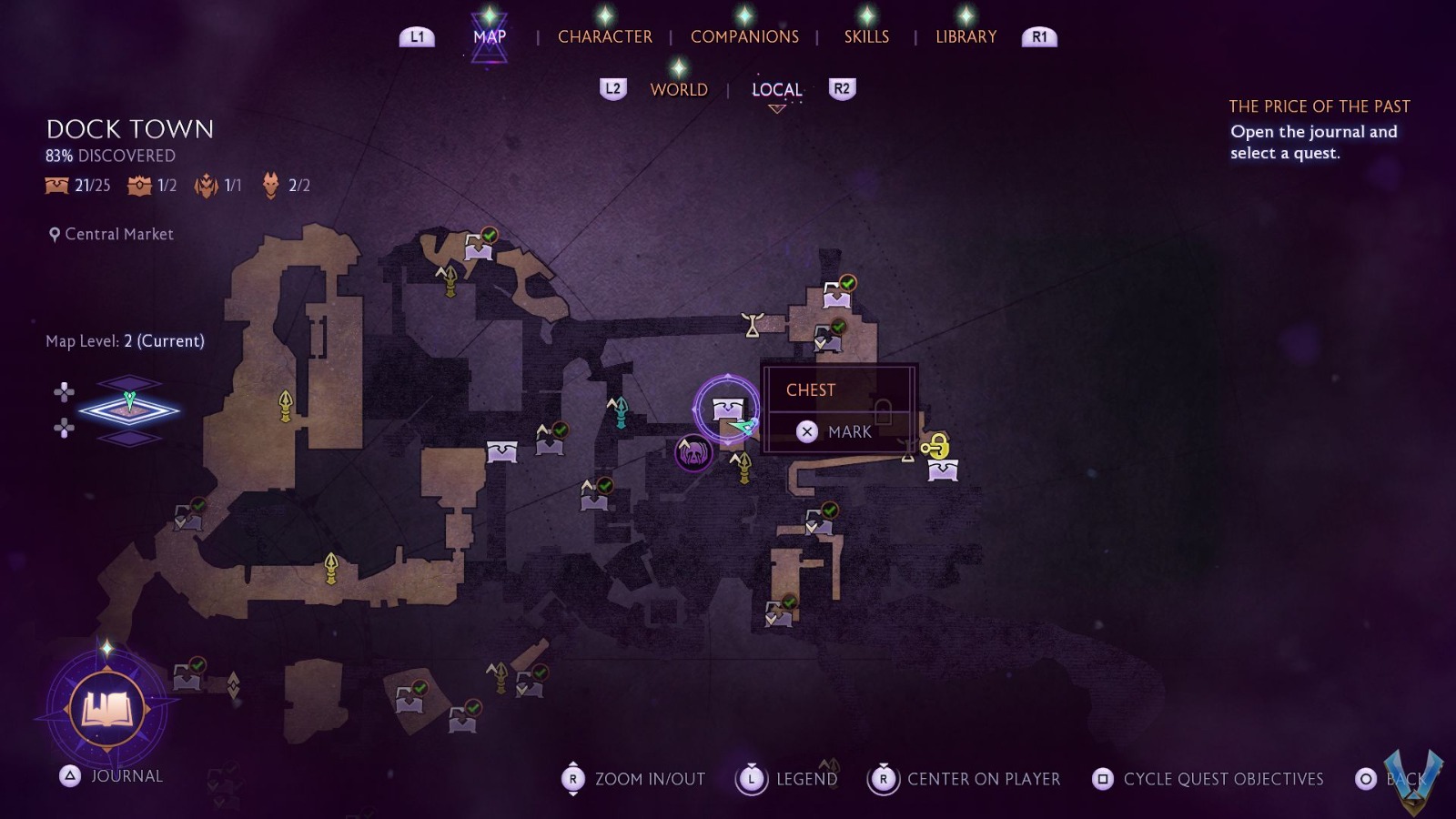Image resolution: width=1456 pixels, height=819 pixels.
Task: Select the purple skull marker on map
Action: point(693,452)
